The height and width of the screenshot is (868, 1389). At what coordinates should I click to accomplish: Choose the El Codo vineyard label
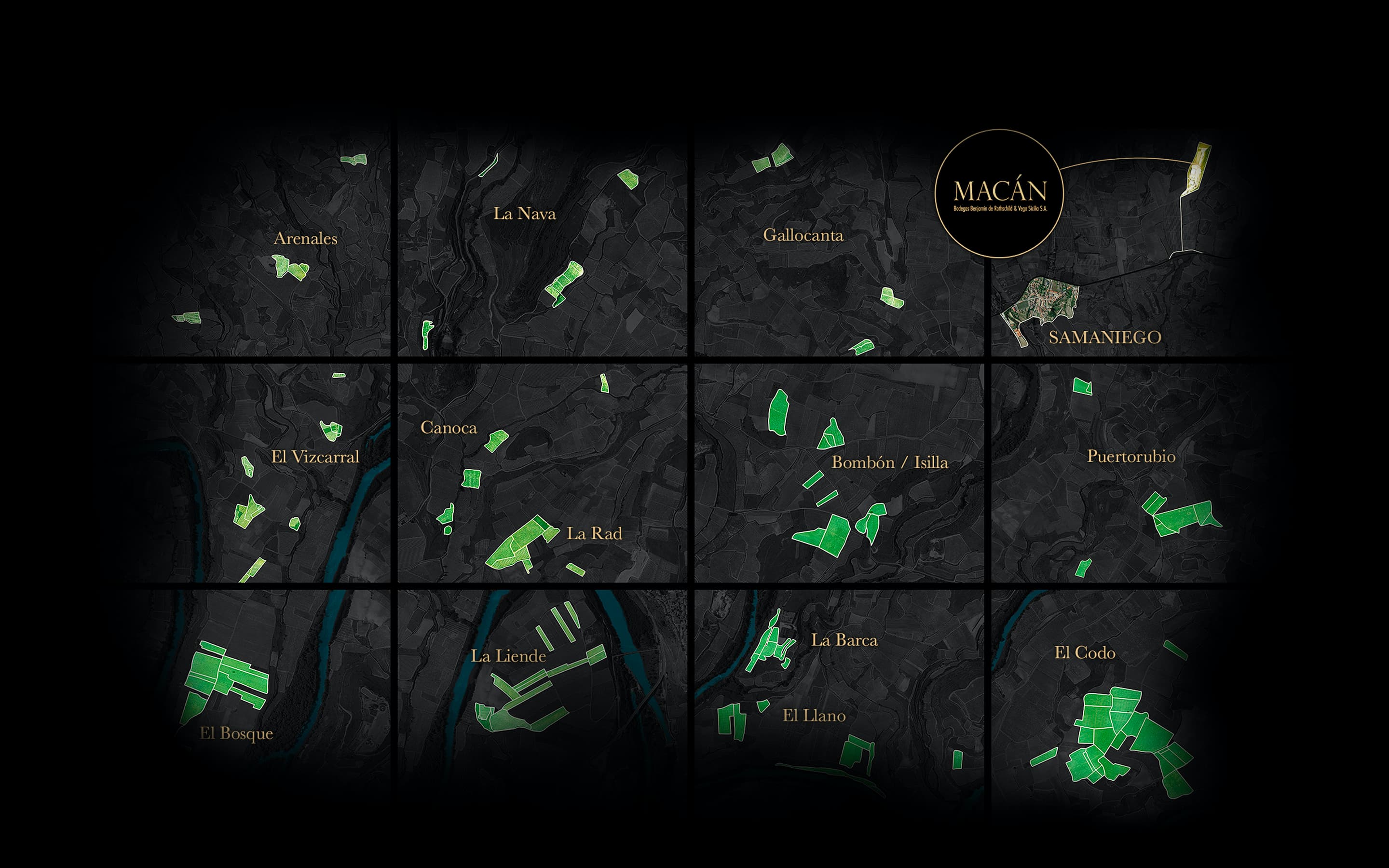1085,653
